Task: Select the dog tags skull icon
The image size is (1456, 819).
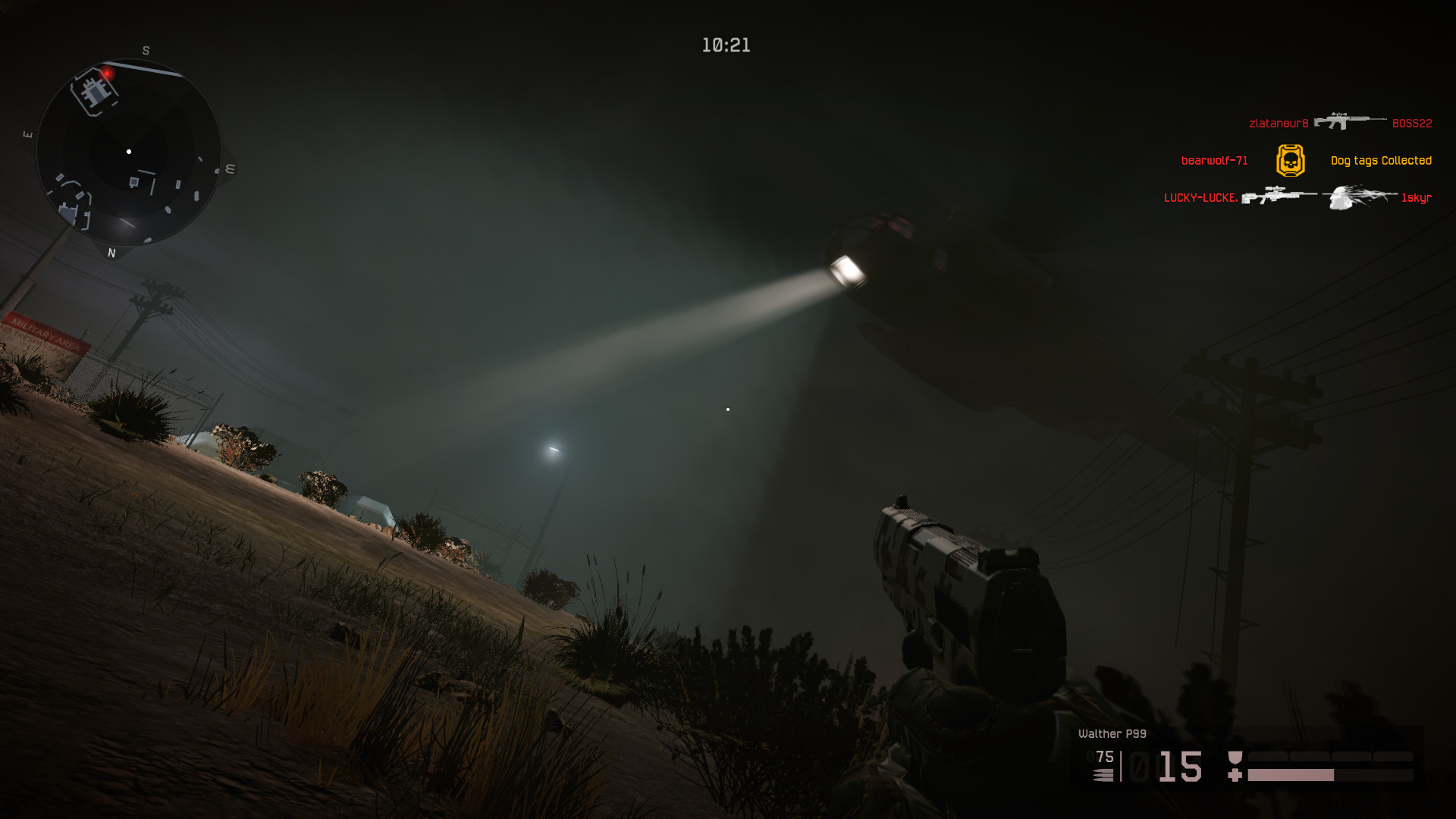Action: (1290, 161)
